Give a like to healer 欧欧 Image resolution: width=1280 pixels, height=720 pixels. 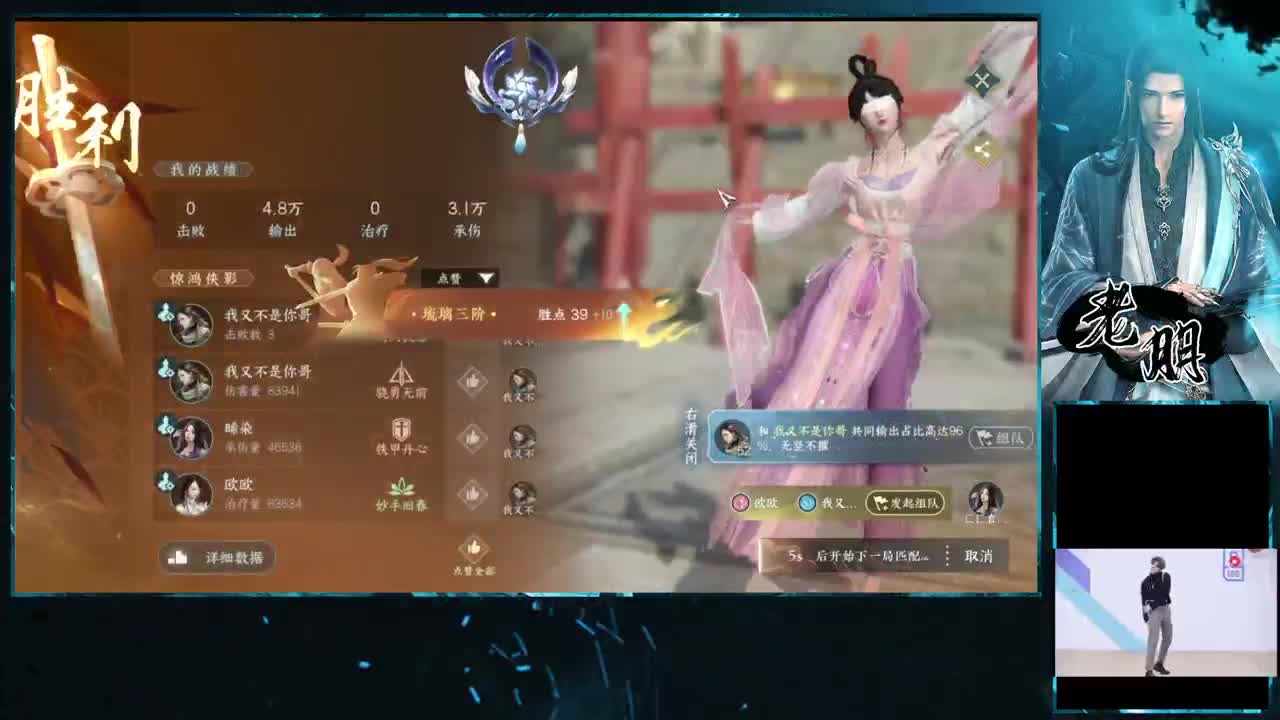[x=473, y=493]
